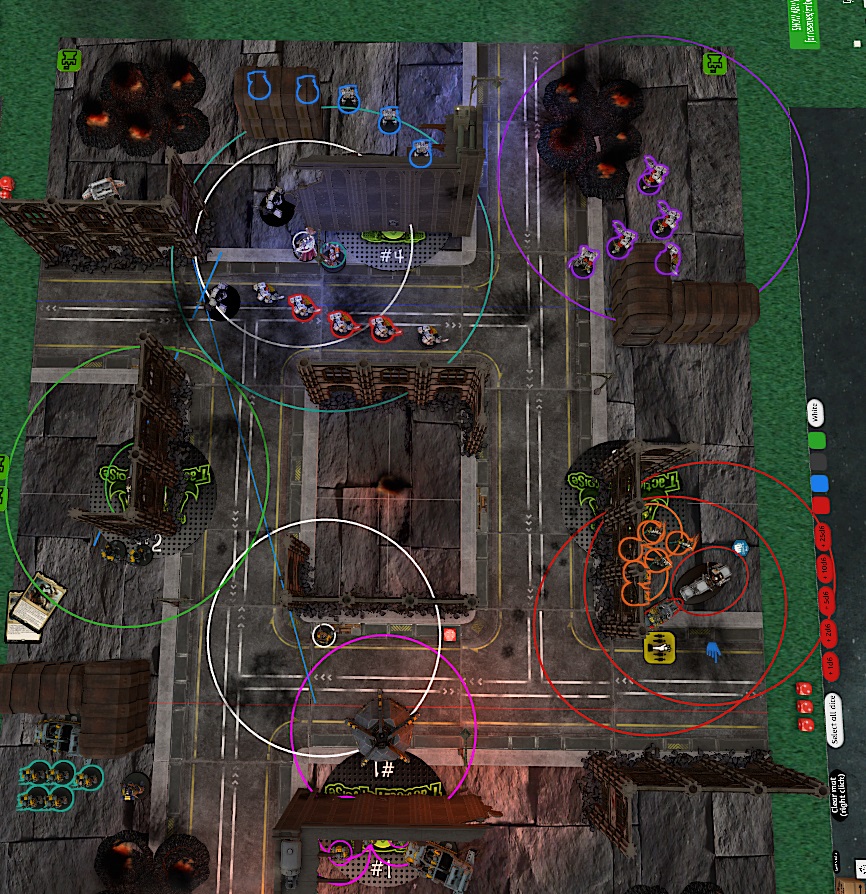Spawn ten dice using +10d6
Viewport: 866px width, 894px height.
click(x=825, y=567)
